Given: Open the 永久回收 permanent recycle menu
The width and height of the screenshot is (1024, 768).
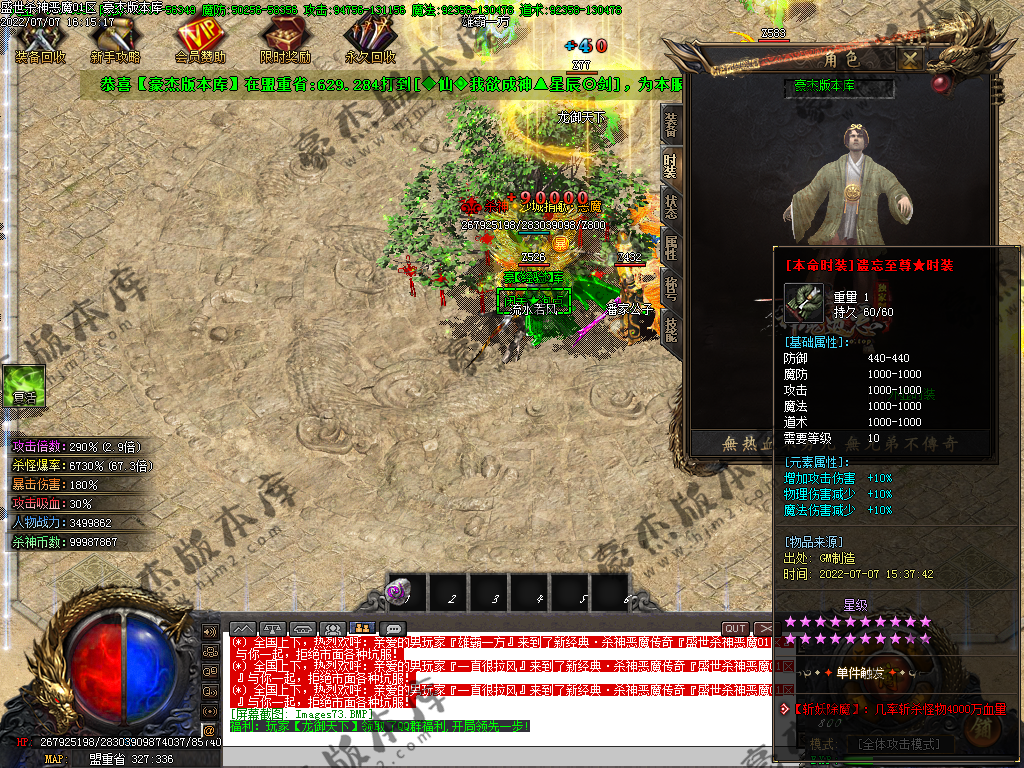Looking at the screenshot, I should (370, 42).
